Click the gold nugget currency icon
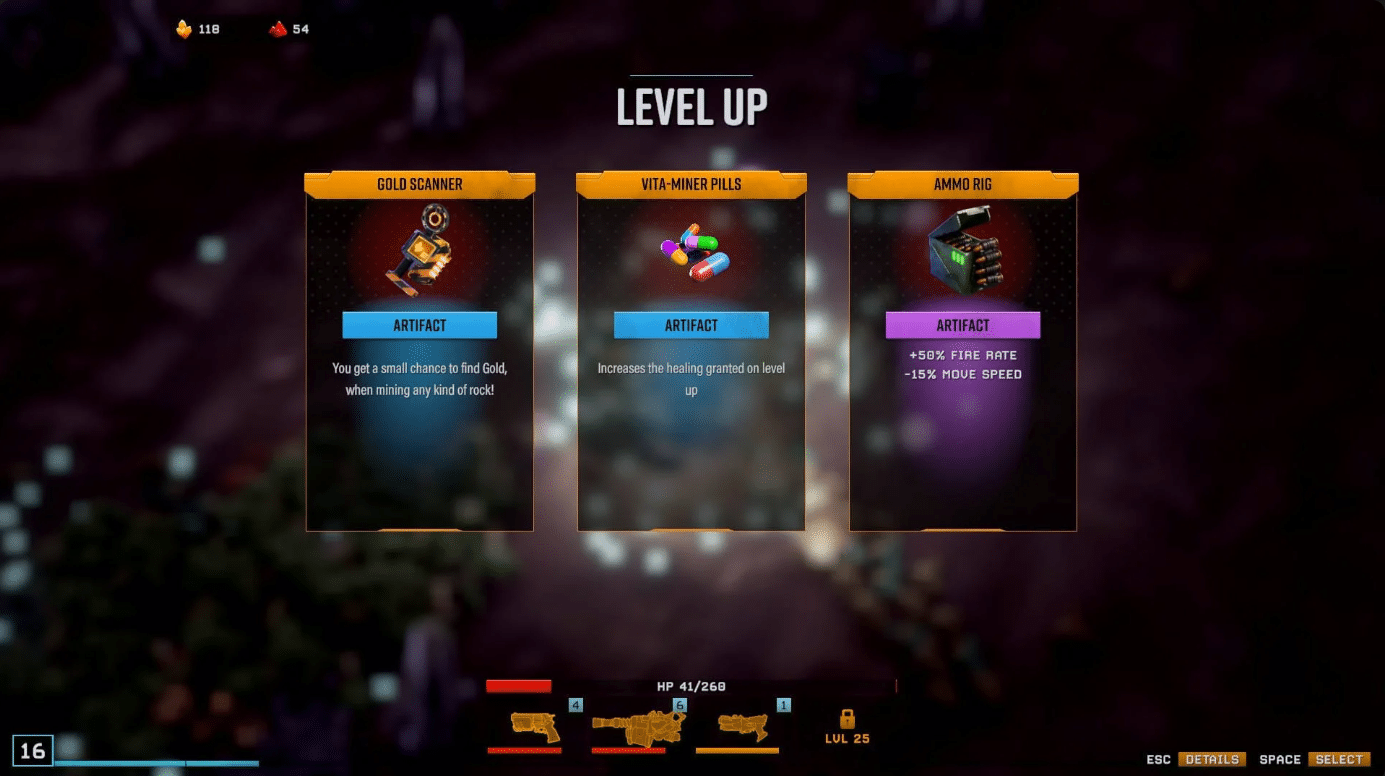 (x=184, y=28)
